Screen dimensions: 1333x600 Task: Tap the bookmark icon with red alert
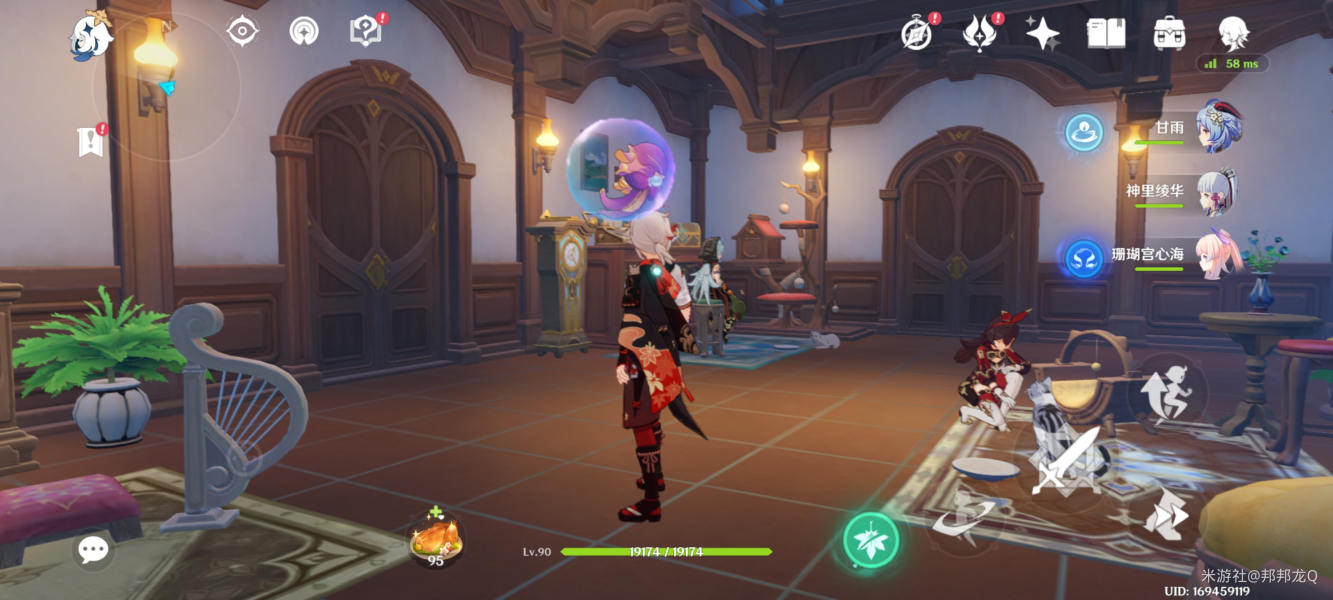tap(91, 141)
